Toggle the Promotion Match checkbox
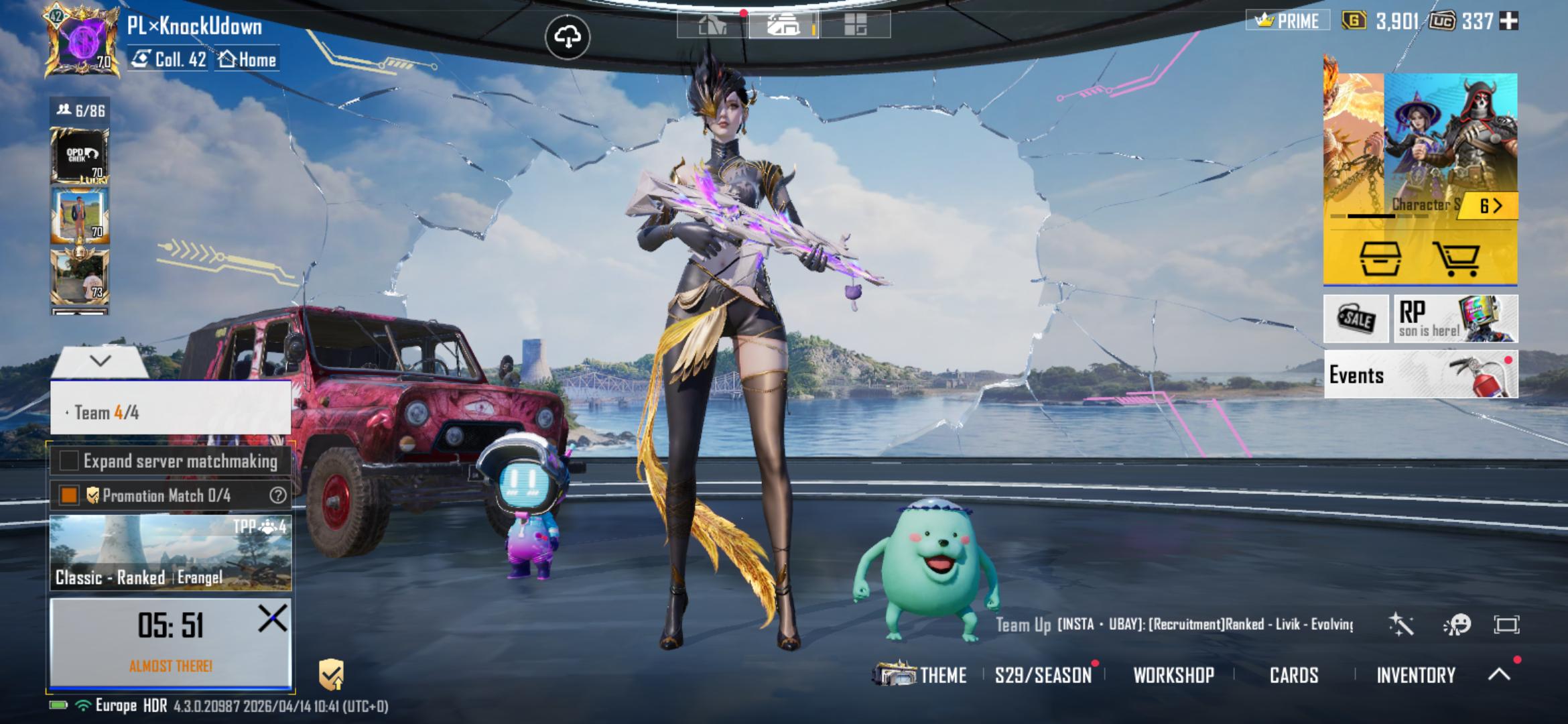The width and height of the screenshot is (1568, 724). 69,495
